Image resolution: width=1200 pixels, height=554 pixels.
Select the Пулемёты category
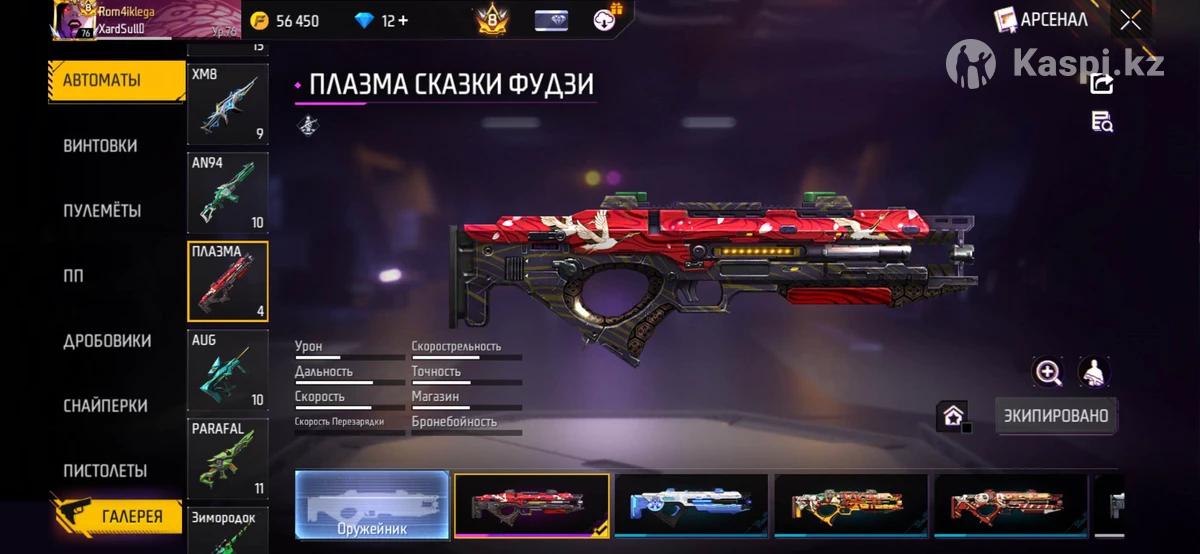pos(102,211)
